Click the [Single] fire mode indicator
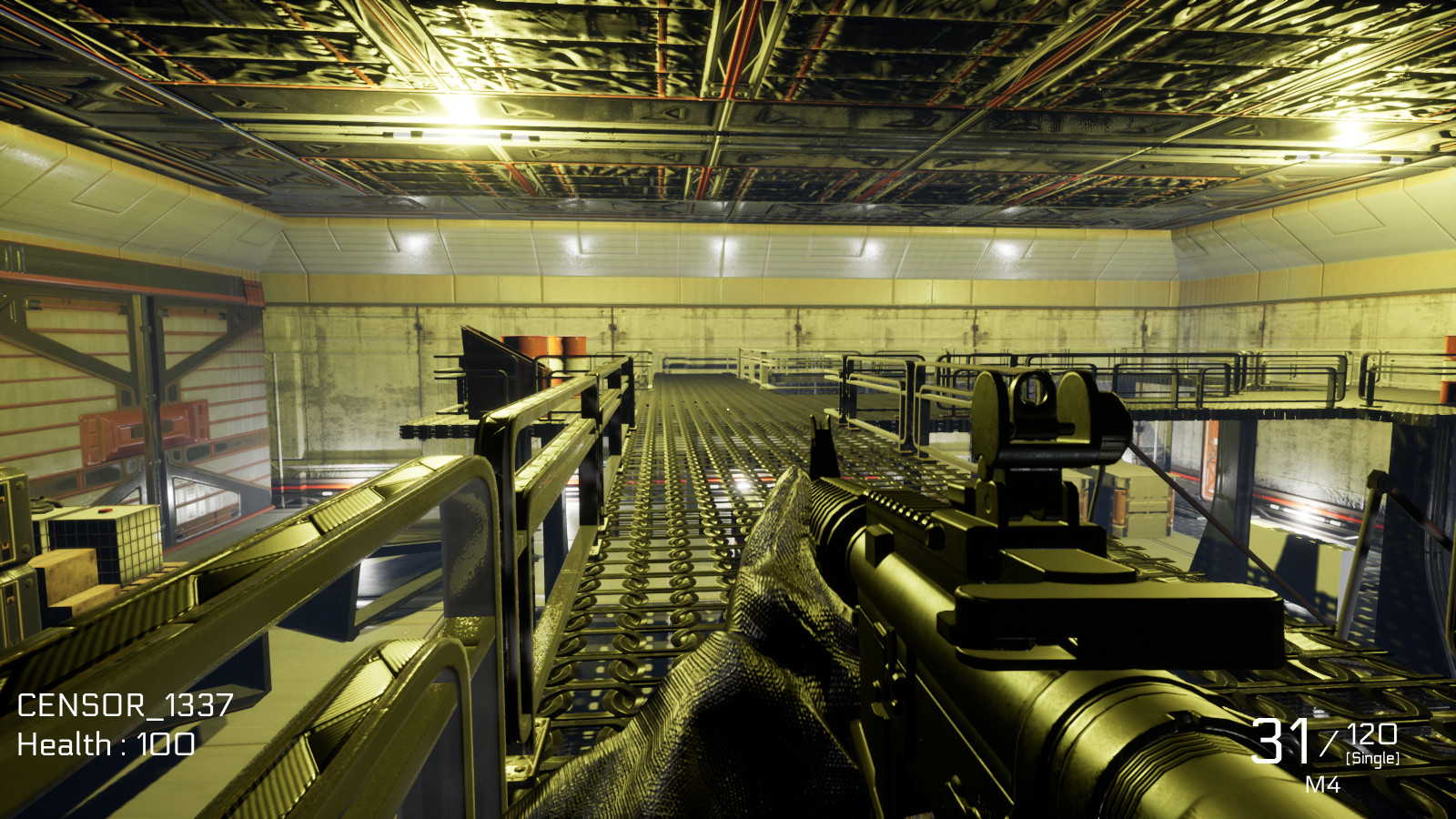This screenshot has height=819, width=1456. coord(1372,756)
